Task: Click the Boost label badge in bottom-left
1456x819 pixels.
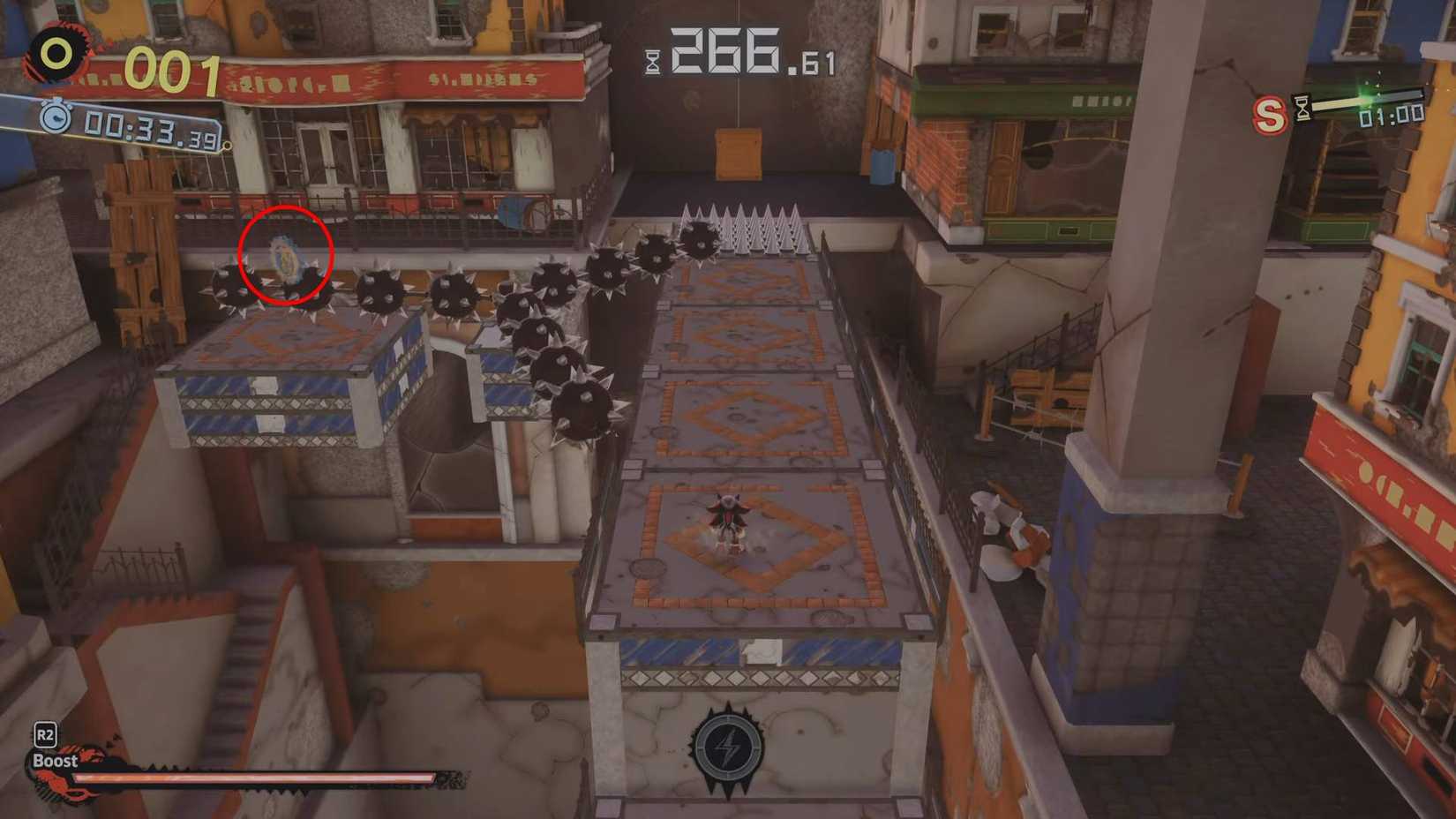Action: point(57,759)
